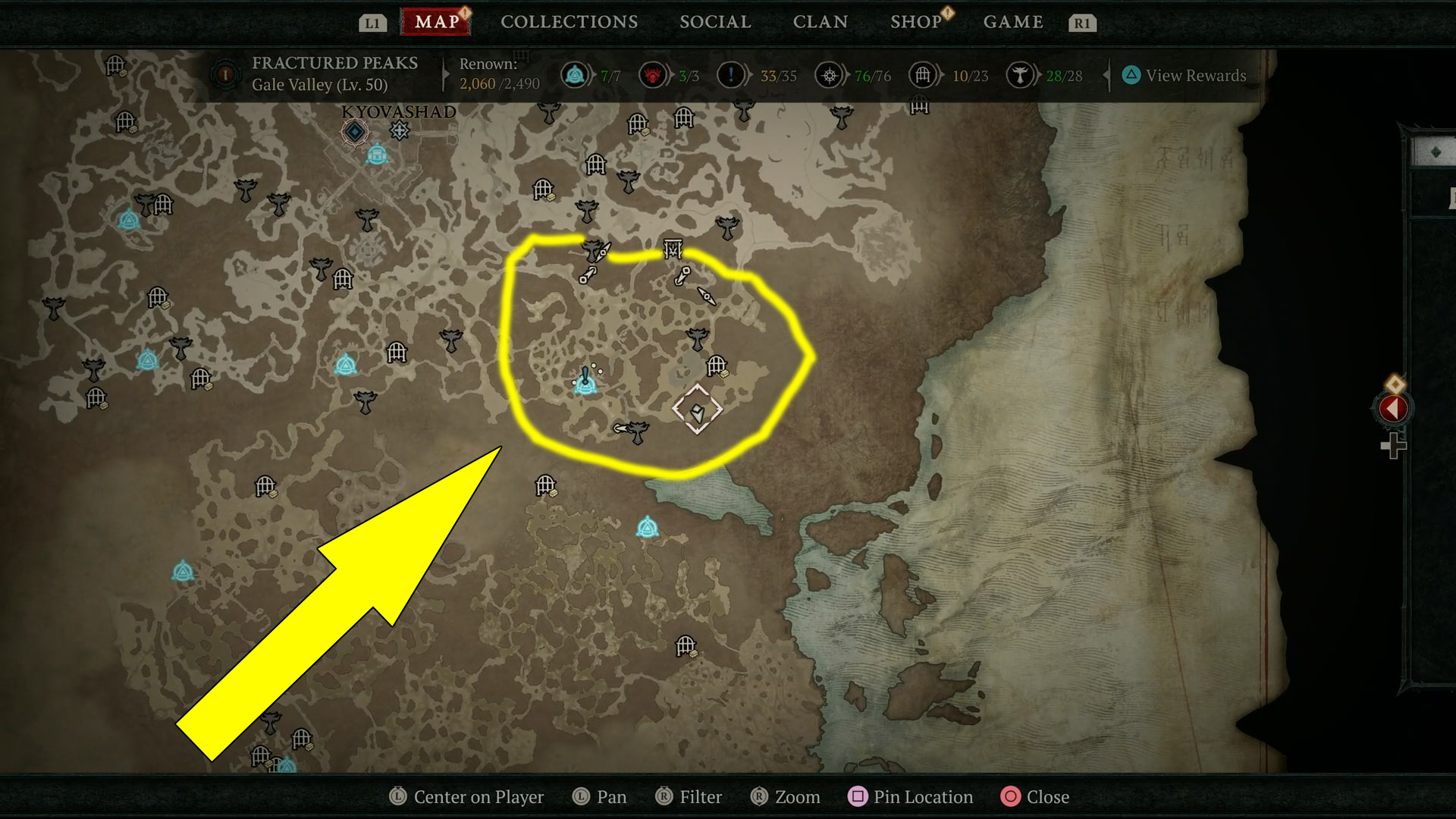Click the stronghold diamond marker inside the yellow circle
The height and width of the screenshot is (819, 1456).
(697, 410)
